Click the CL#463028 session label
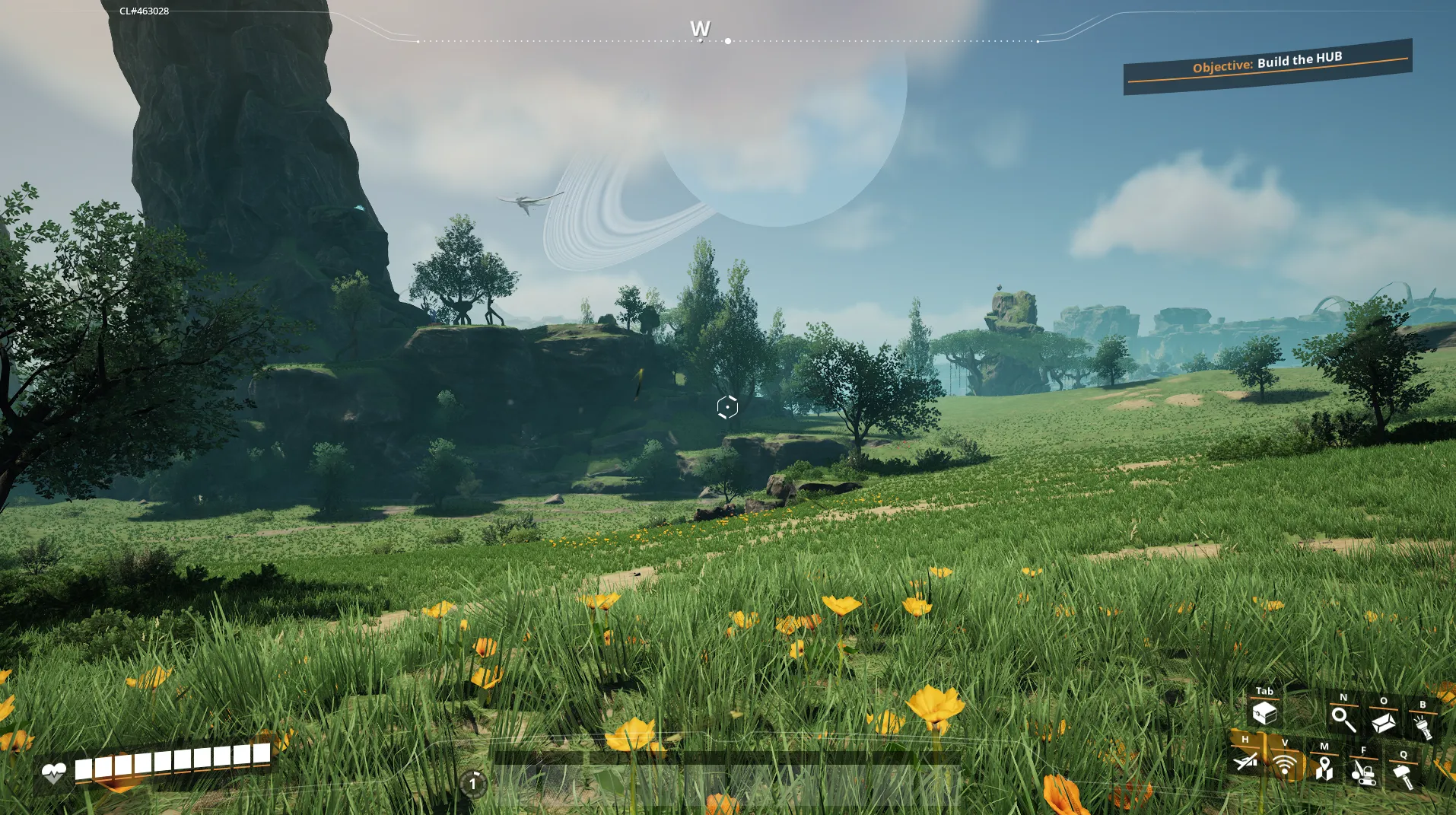This screenshot has width=1456, height=815. (x=143, y=11)
